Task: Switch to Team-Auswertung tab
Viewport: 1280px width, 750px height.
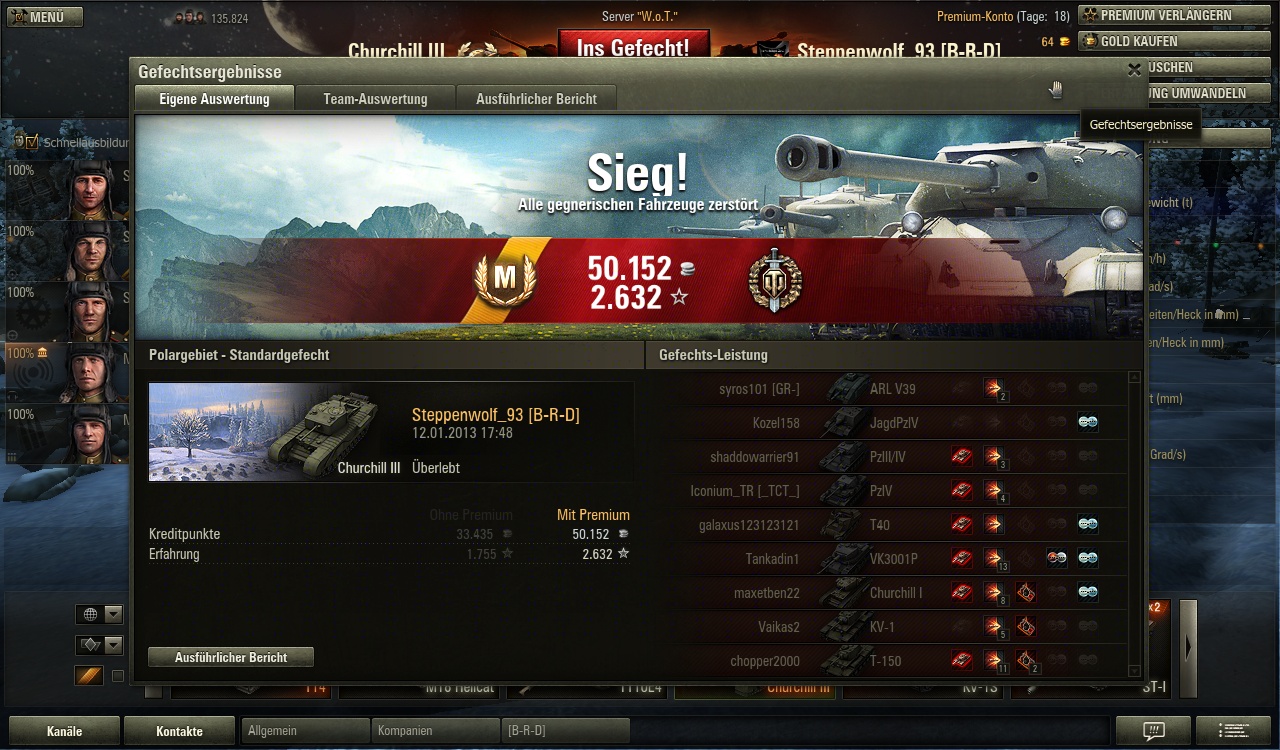Action: [375, 99]
